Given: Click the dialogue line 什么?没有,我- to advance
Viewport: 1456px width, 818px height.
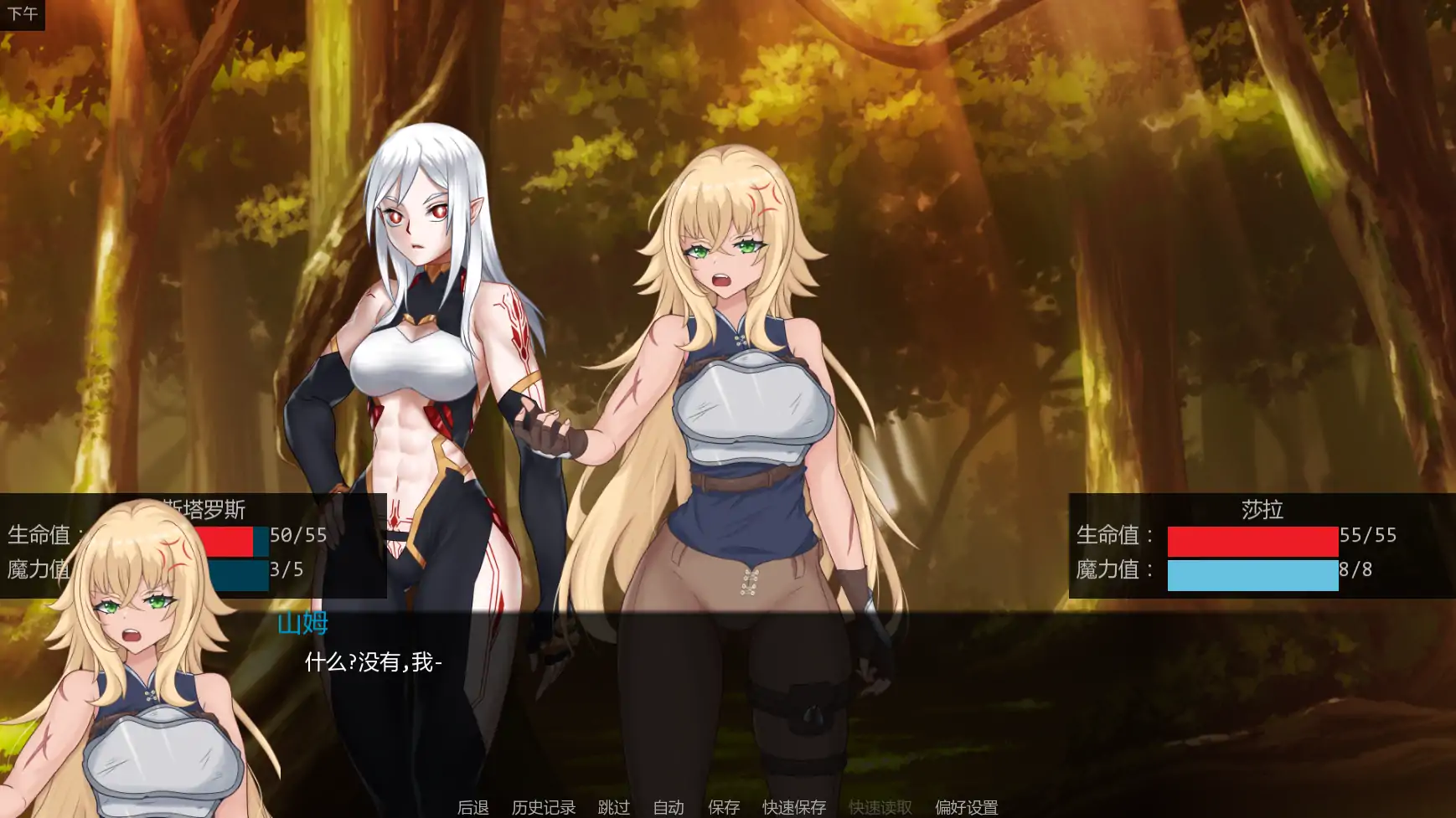Looking at the screenshot, I should point(372,664).
